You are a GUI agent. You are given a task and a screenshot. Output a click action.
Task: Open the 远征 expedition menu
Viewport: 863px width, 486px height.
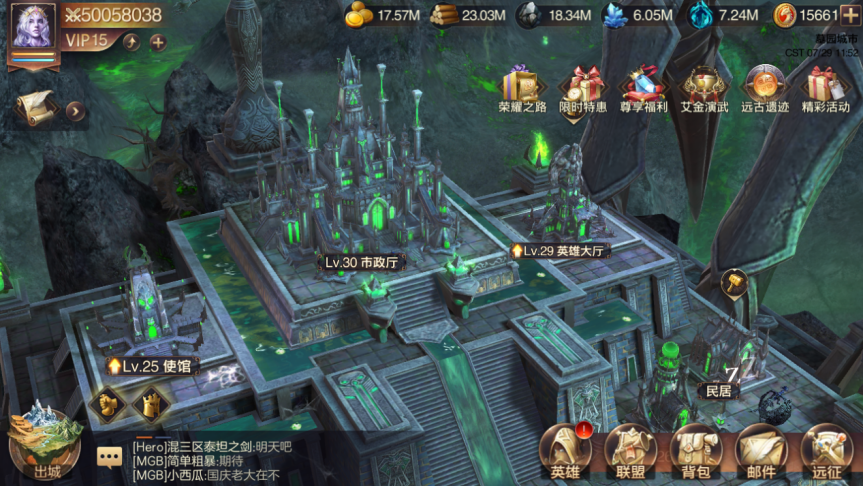826,452
